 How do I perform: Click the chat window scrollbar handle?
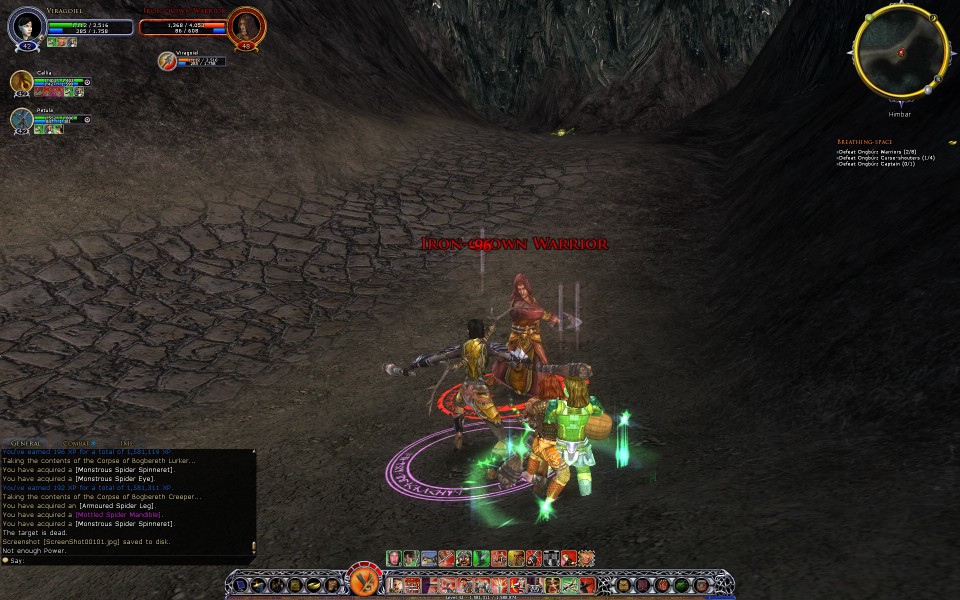(x=253, y=546)
